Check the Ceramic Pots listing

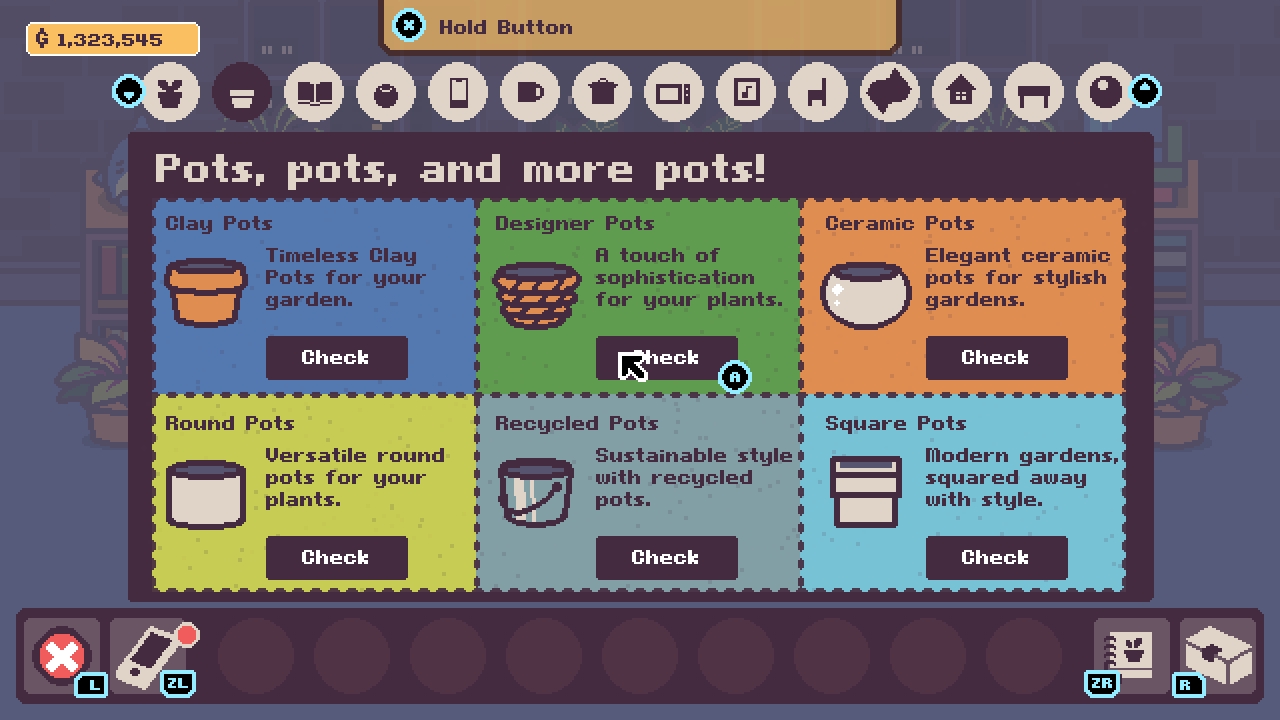[996, 357]
